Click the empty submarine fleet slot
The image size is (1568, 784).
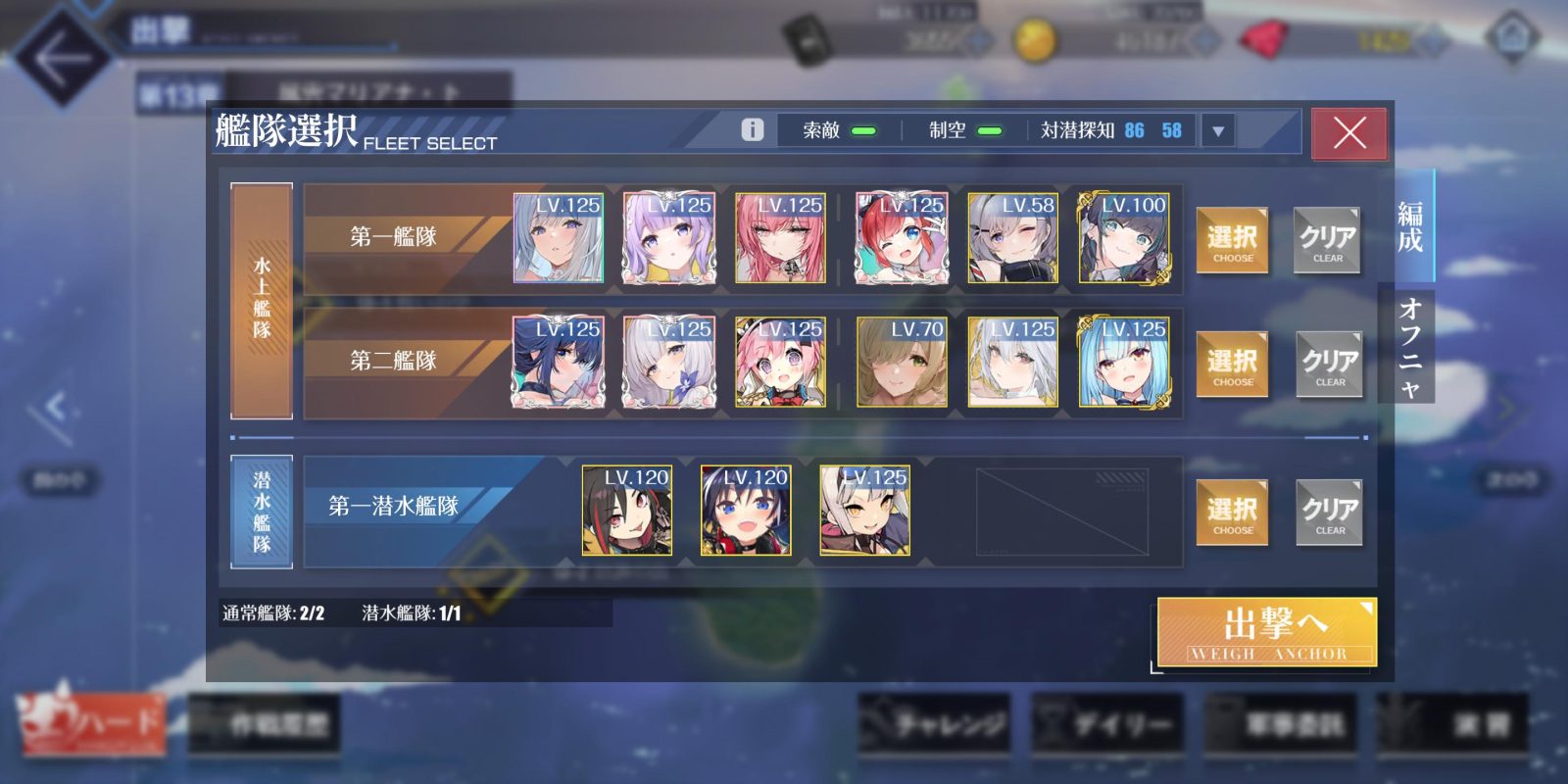[x=1061, y=511]
